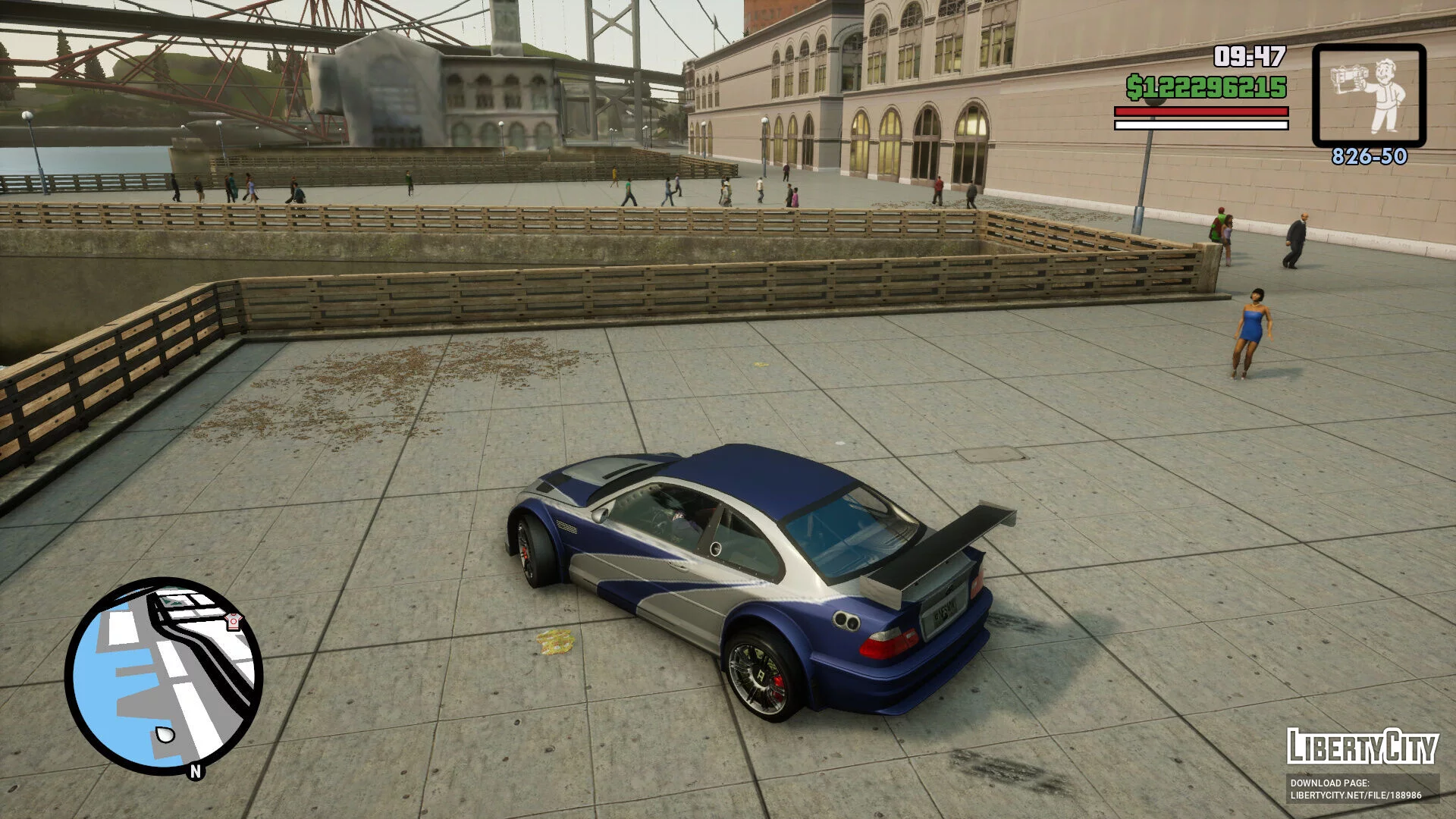Click the player position arrow on minimap

coord(165,733)
